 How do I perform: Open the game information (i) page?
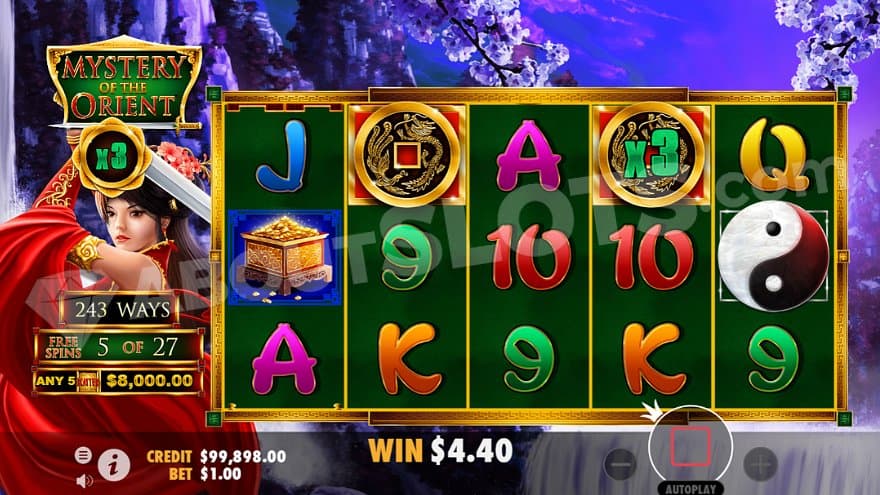[114, 463]
